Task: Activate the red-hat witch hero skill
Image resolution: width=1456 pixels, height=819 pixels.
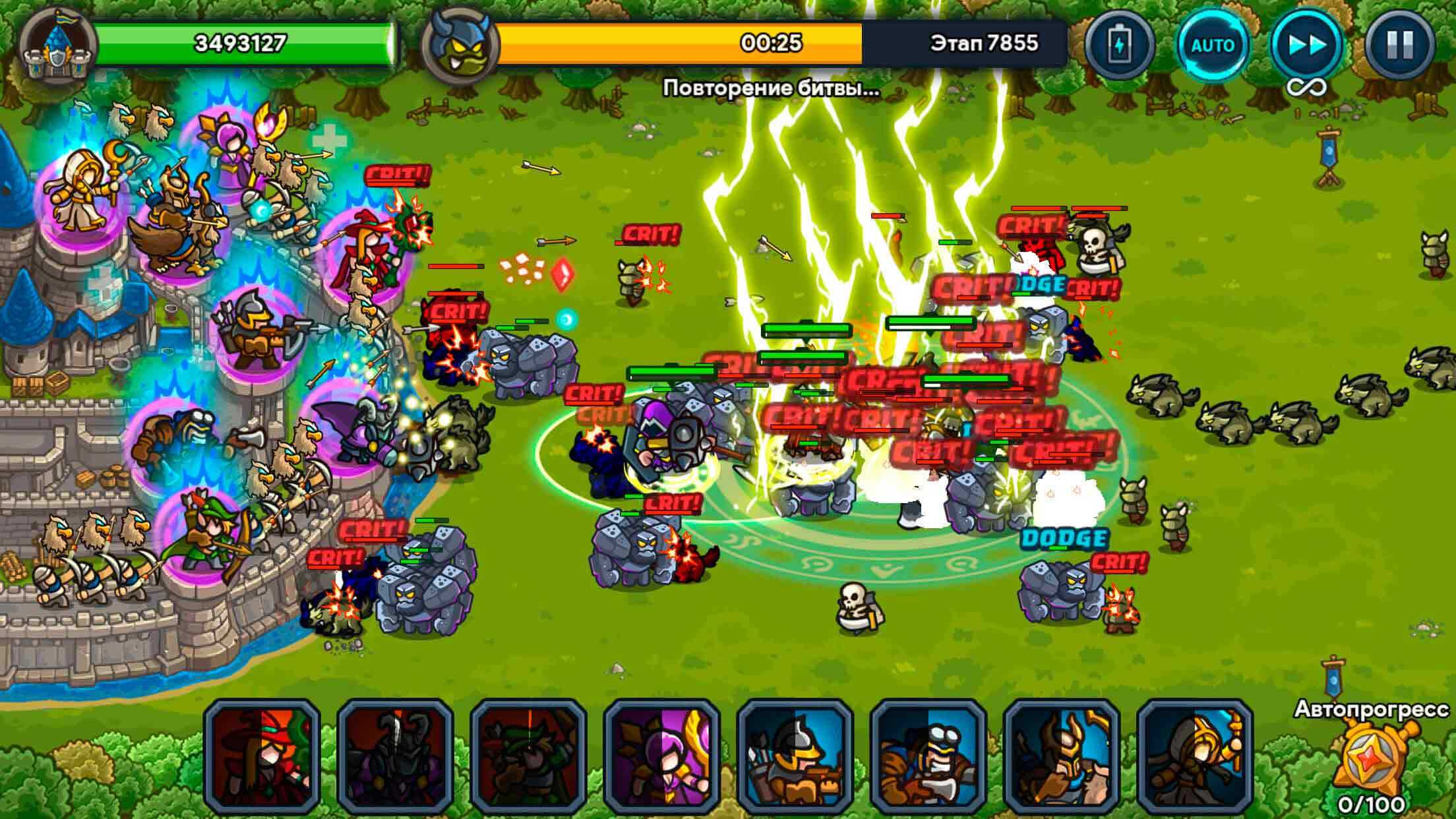Action: tap(262, 756)
